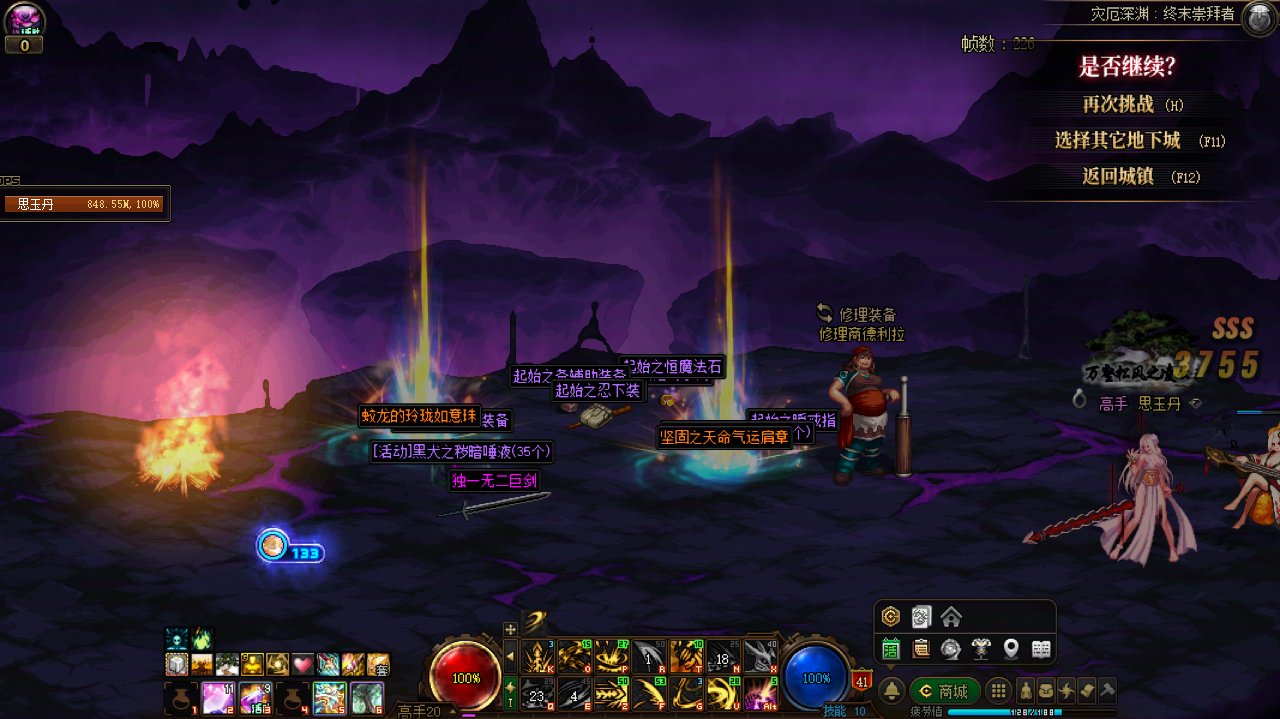Open the grid menu button
The width and height of the screenshot is (1280, 719).
pyautogui.click(x=997, y=691)
